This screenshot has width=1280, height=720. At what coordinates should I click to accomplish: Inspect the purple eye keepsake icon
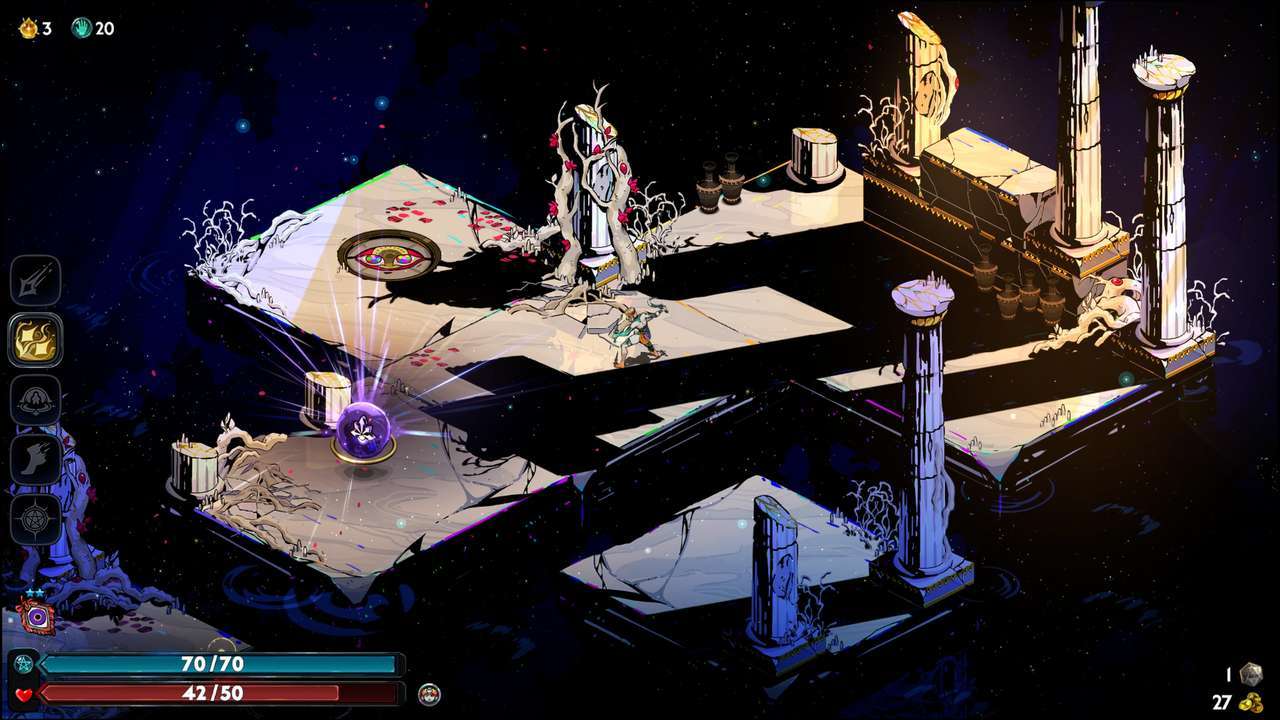click(x=36, y=617)
